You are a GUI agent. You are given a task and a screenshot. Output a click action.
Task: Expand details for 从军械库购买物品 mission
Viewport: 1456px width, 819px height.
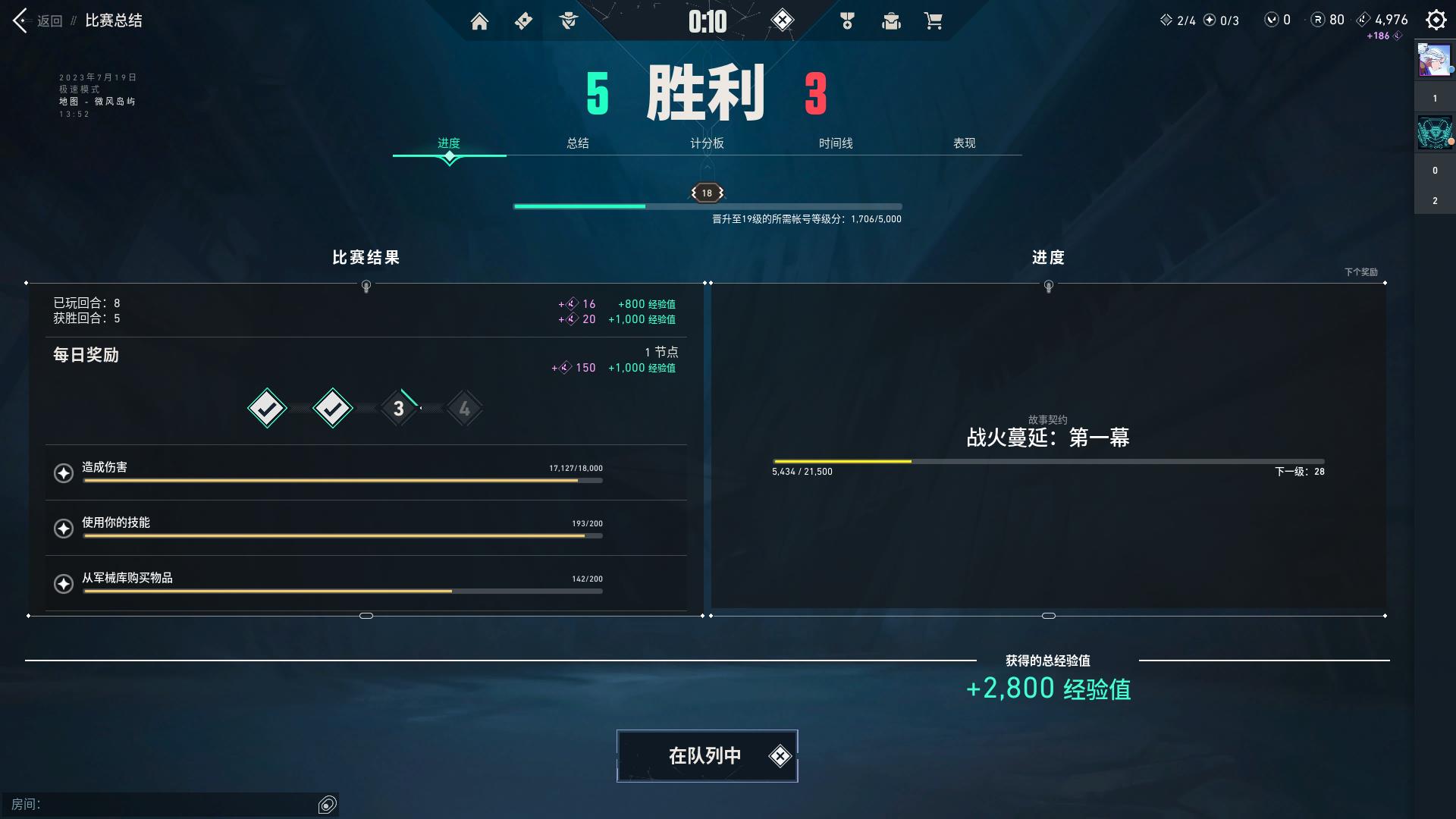coord(64,583)
